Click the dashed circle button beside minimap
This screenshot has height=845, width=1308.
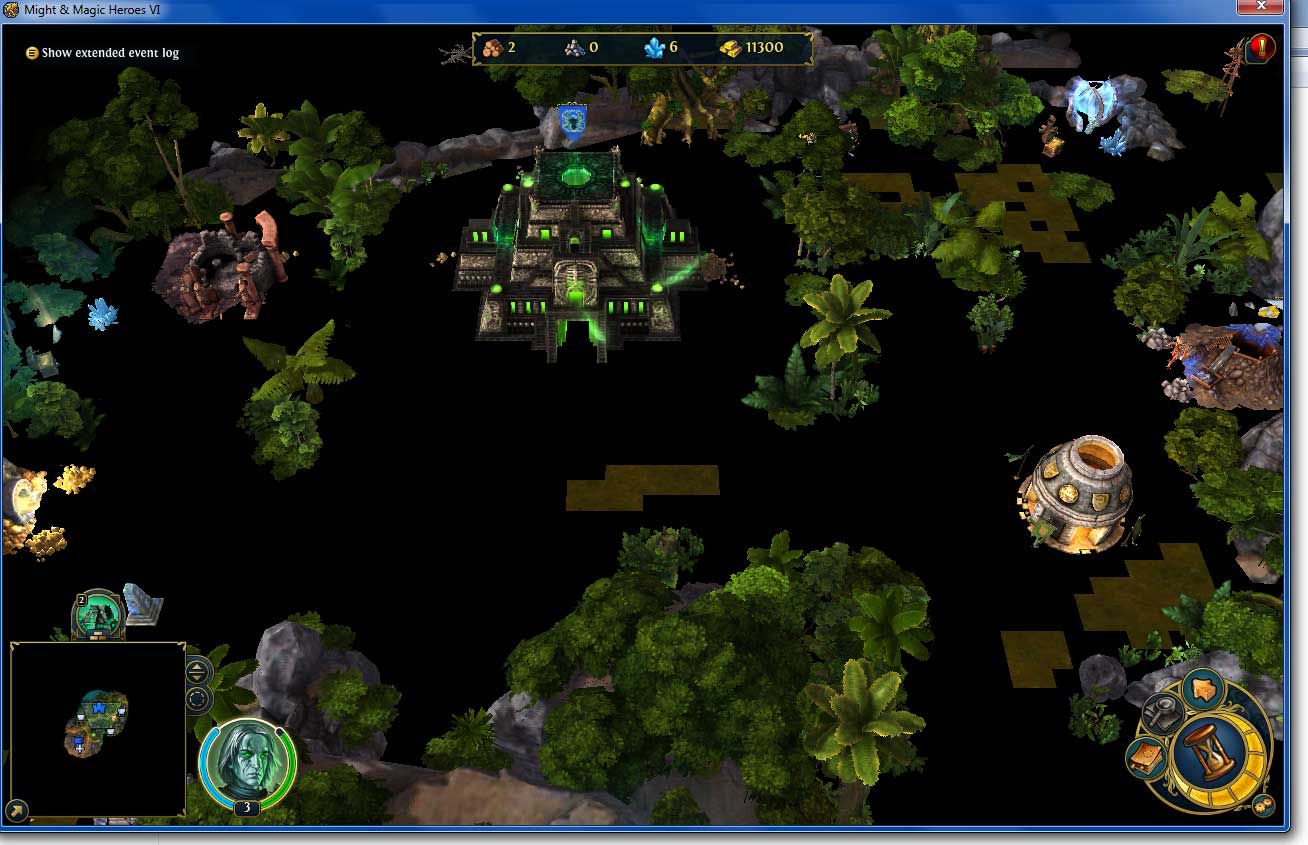pos(197,698)
